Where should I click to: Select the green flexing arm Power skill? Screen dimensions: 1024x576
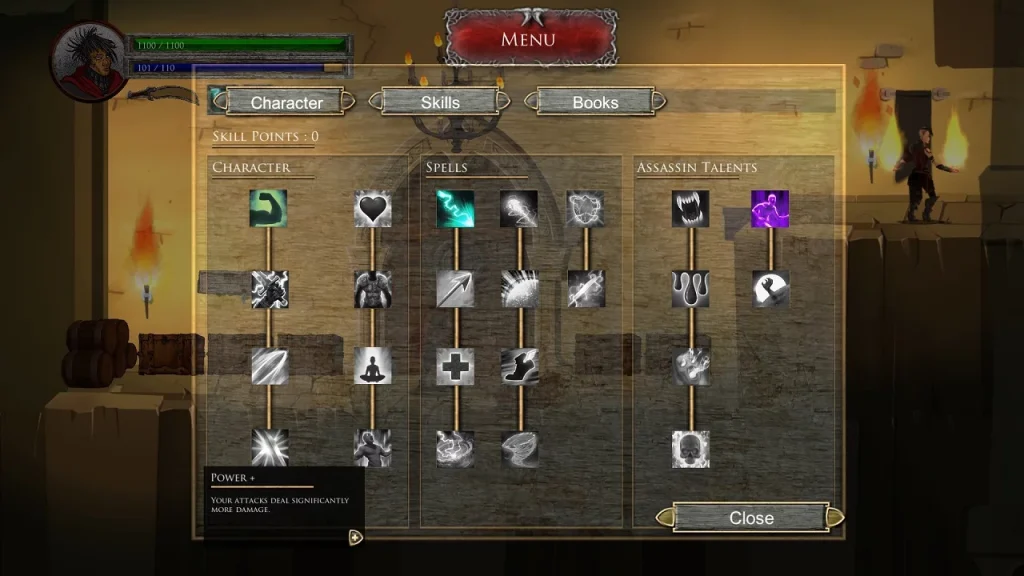[x=268, y=209]
